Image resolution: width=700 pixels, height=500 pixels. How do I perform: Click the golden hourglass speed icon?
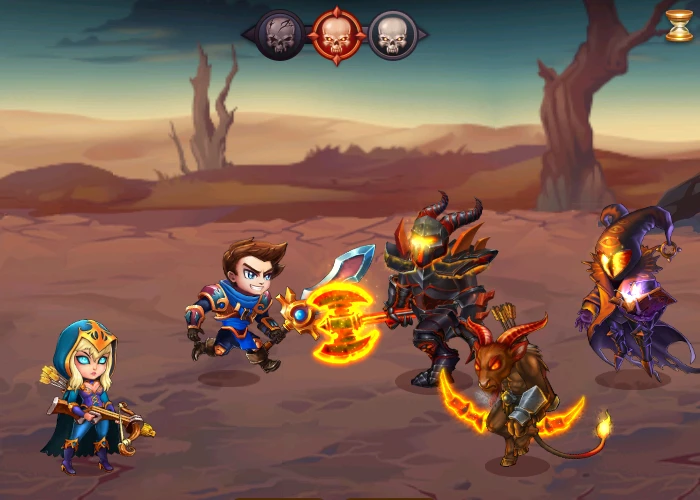tap(679, 26)
